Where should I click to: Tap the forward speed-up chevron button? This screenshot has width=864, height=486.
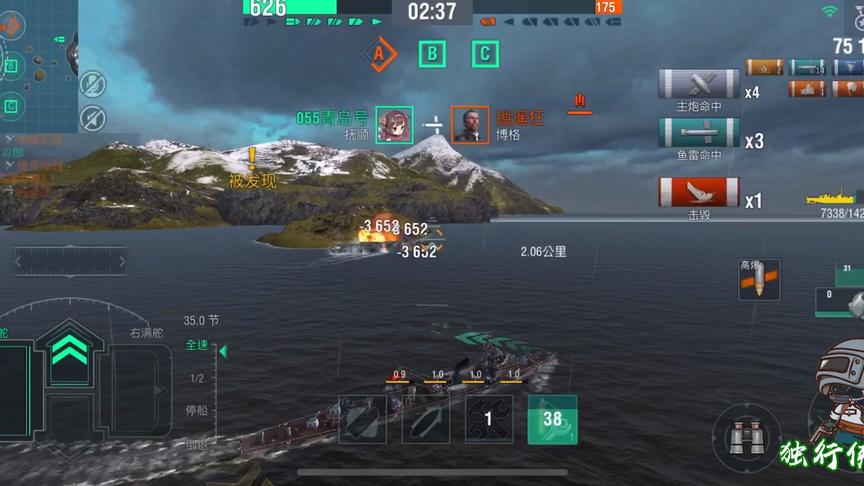point(68,347)
